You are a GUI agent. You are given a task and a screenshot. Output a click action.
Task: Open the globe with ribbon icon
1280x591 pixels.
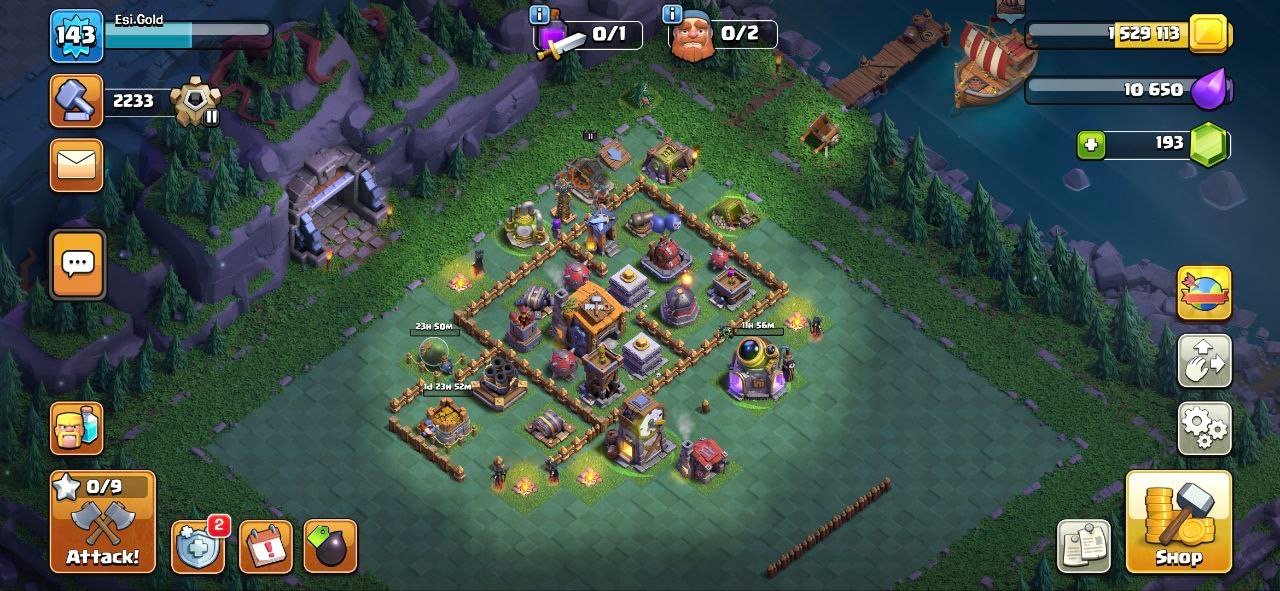[1204, 293]
